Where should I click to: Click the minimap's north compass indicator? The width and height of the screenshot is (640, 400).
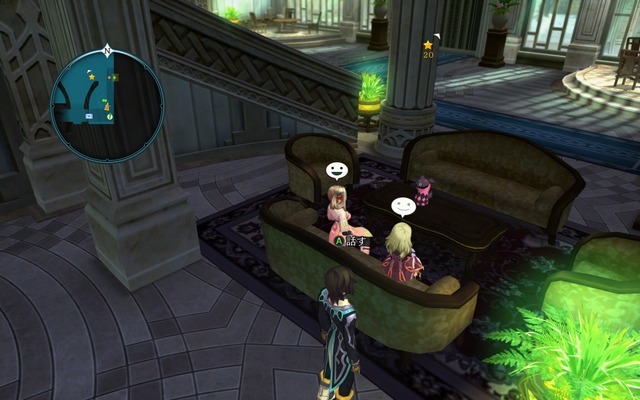coord(107,50)
